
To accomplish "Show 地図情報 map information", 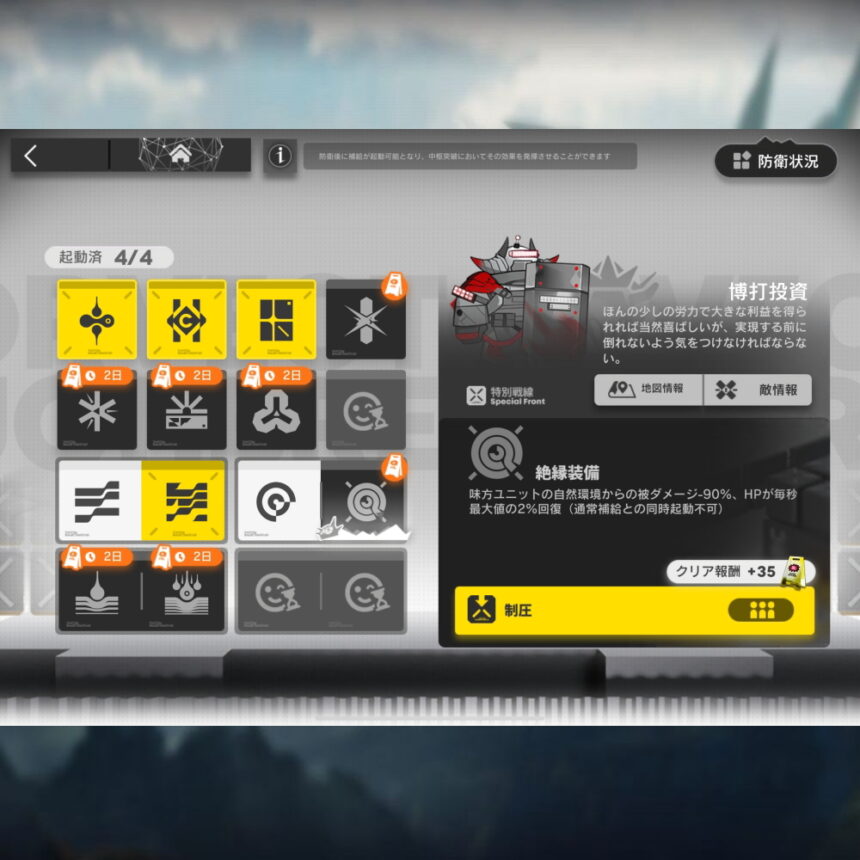I will [x=649, y=390].
